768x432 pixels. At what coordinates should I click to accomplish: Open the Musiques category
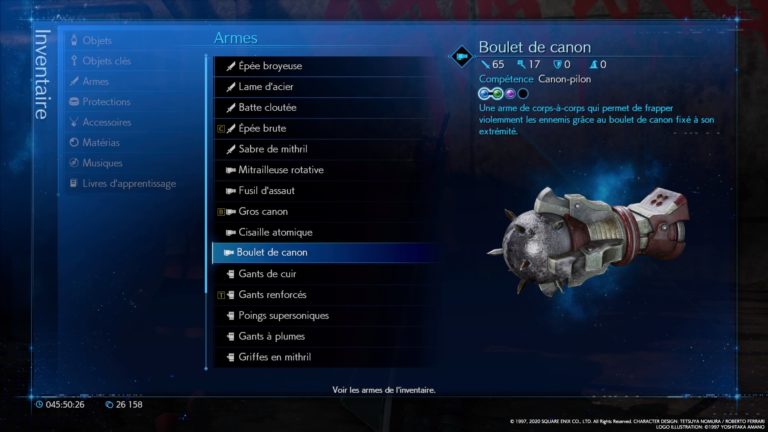point(102,163)
